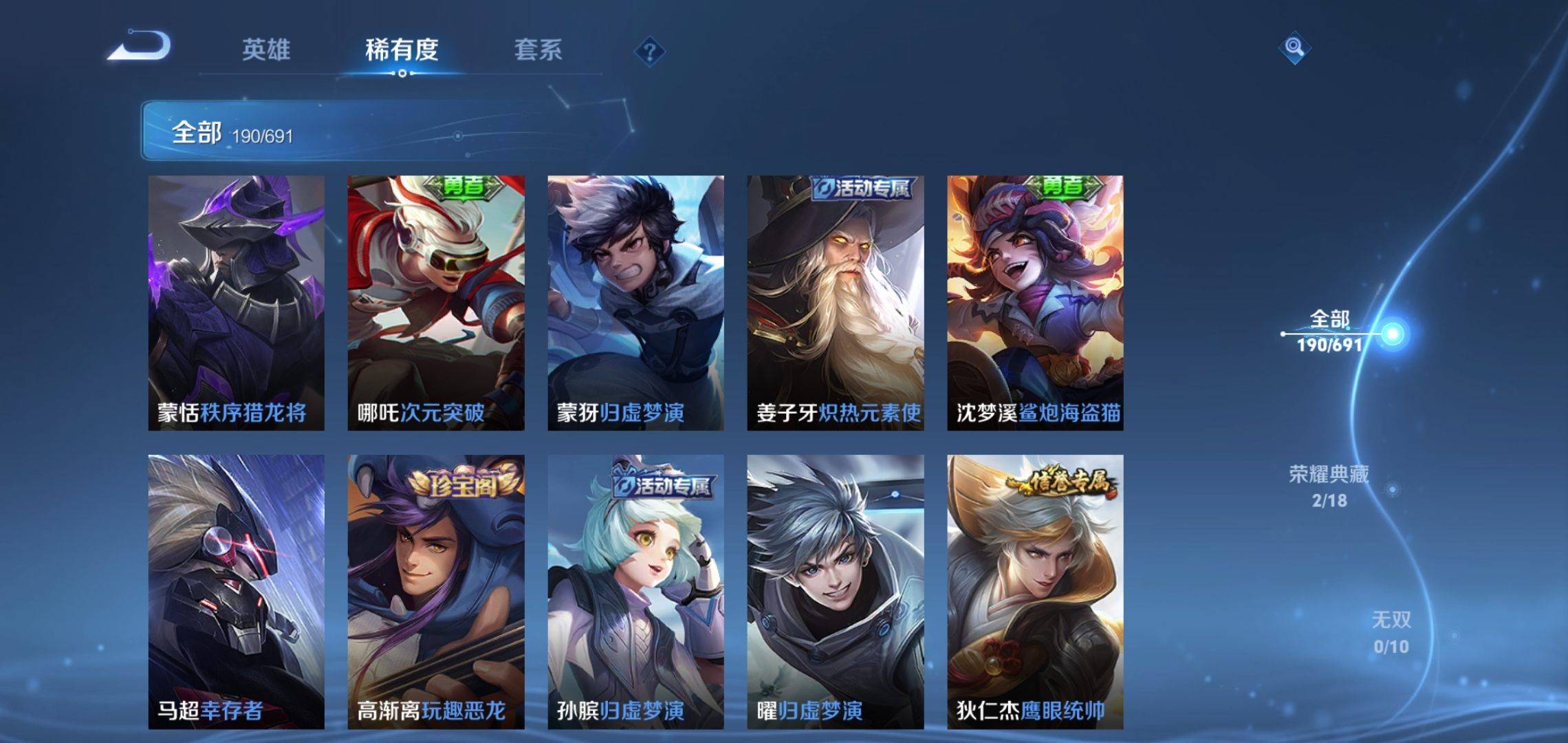Image resolution: width=1568 pixels, height=743 pixels.
Task: Go back using the return arrow
Action: (139, 47)
